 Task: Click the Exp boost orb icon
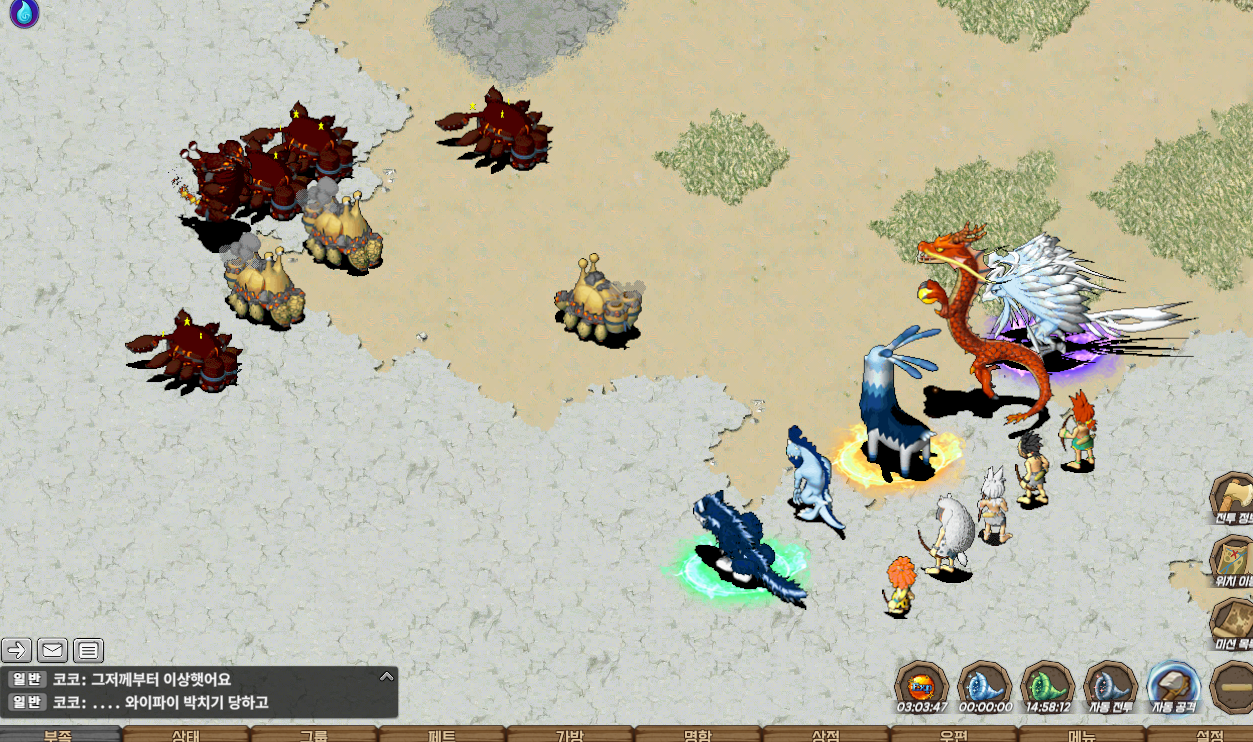[x=921, y=687]
